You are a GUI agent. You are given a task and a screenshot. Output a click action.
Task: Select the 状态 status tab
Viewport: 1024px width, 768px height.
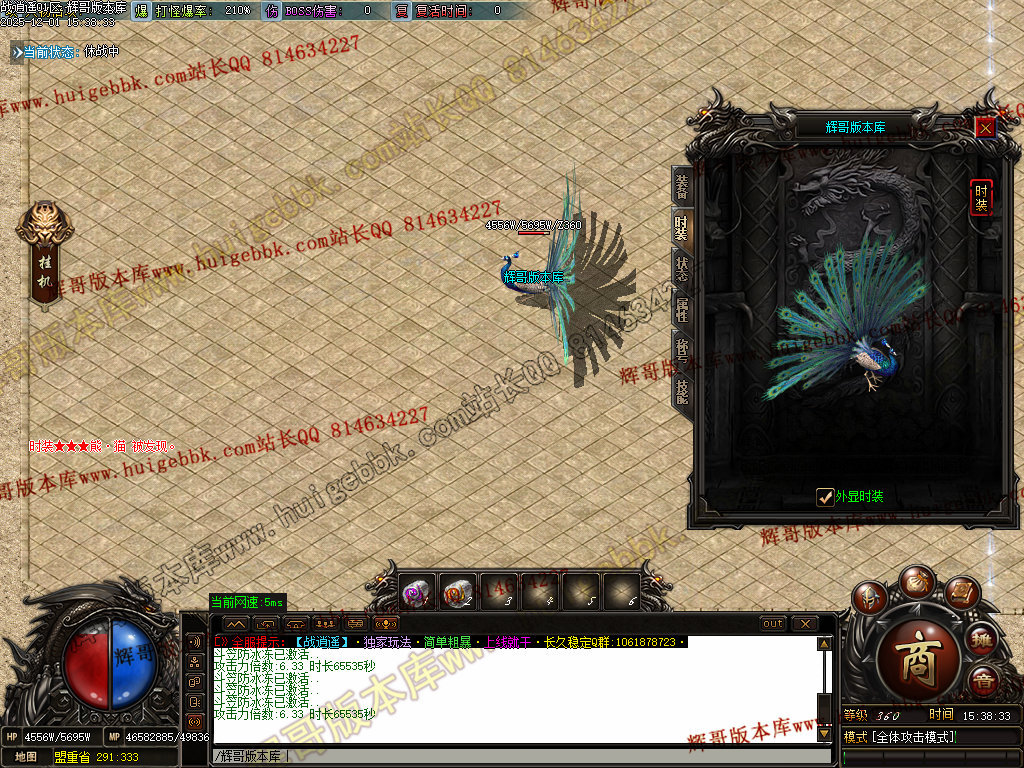pyautogui.click(x=681, y=268)
